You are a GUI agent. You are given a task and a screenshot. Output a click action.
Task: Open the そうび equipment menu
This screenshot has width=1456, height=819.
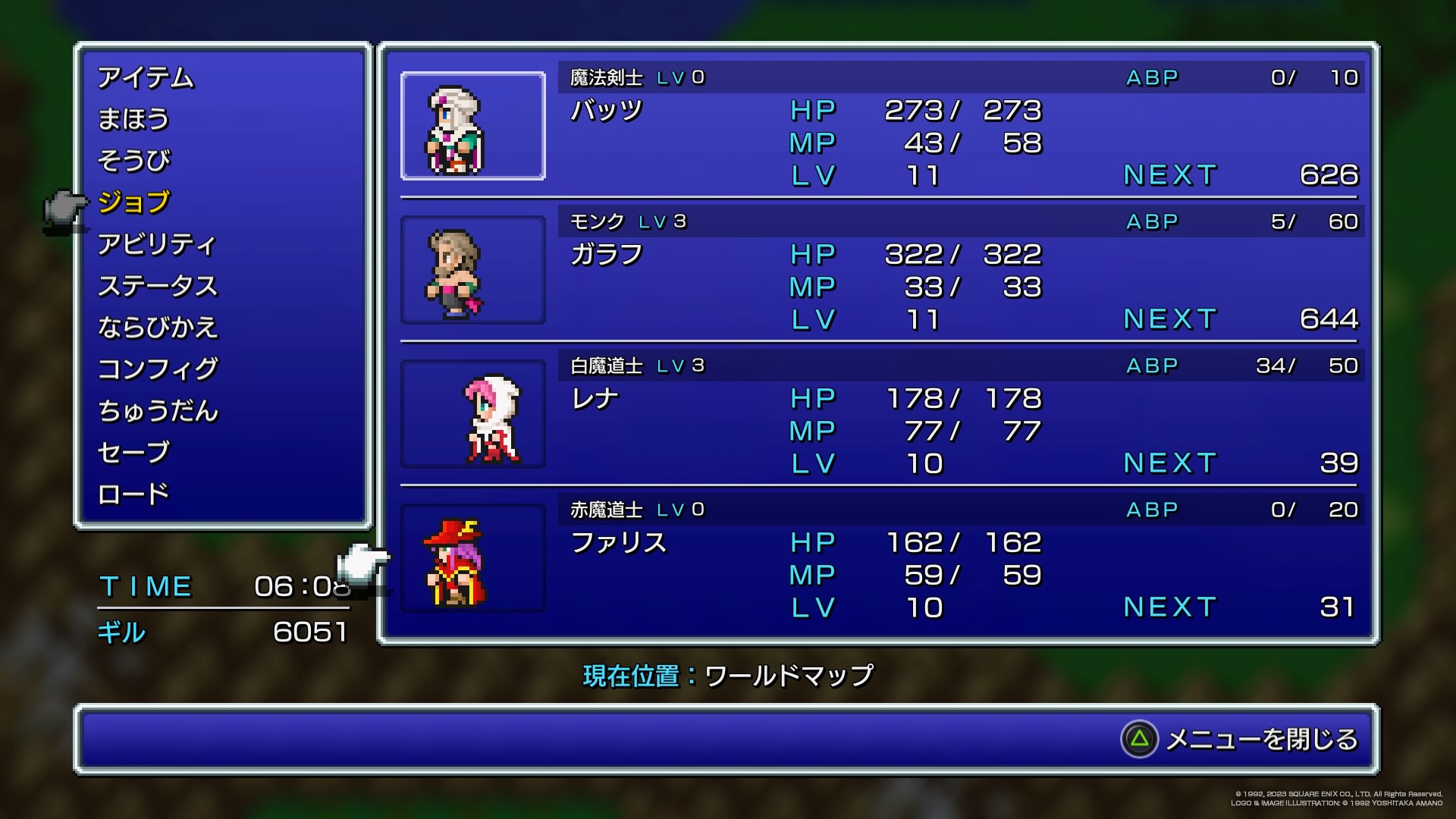(x=134, y=161)
